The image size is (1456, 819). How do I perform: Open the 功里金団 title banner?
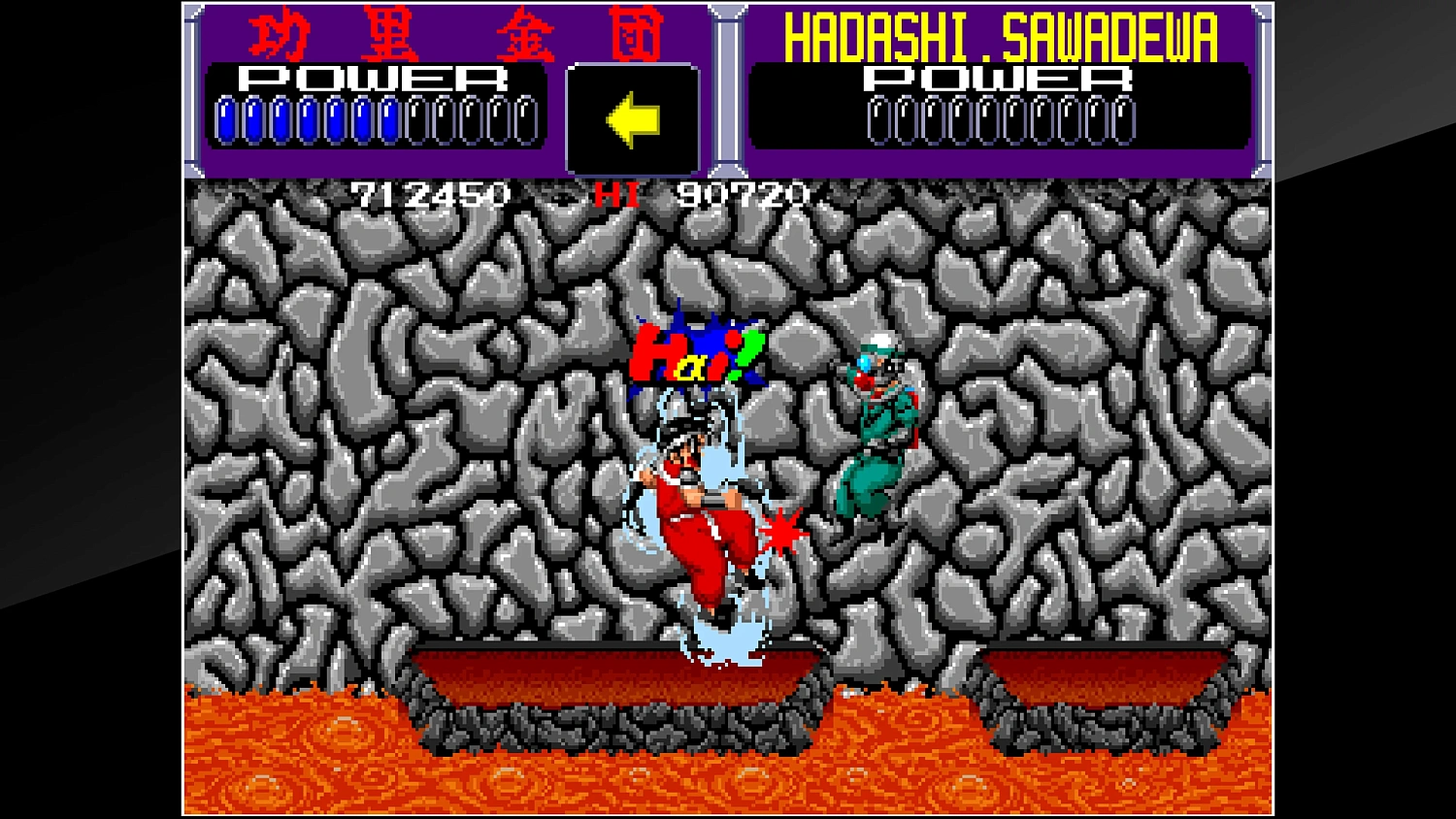[x=456, y=33]
